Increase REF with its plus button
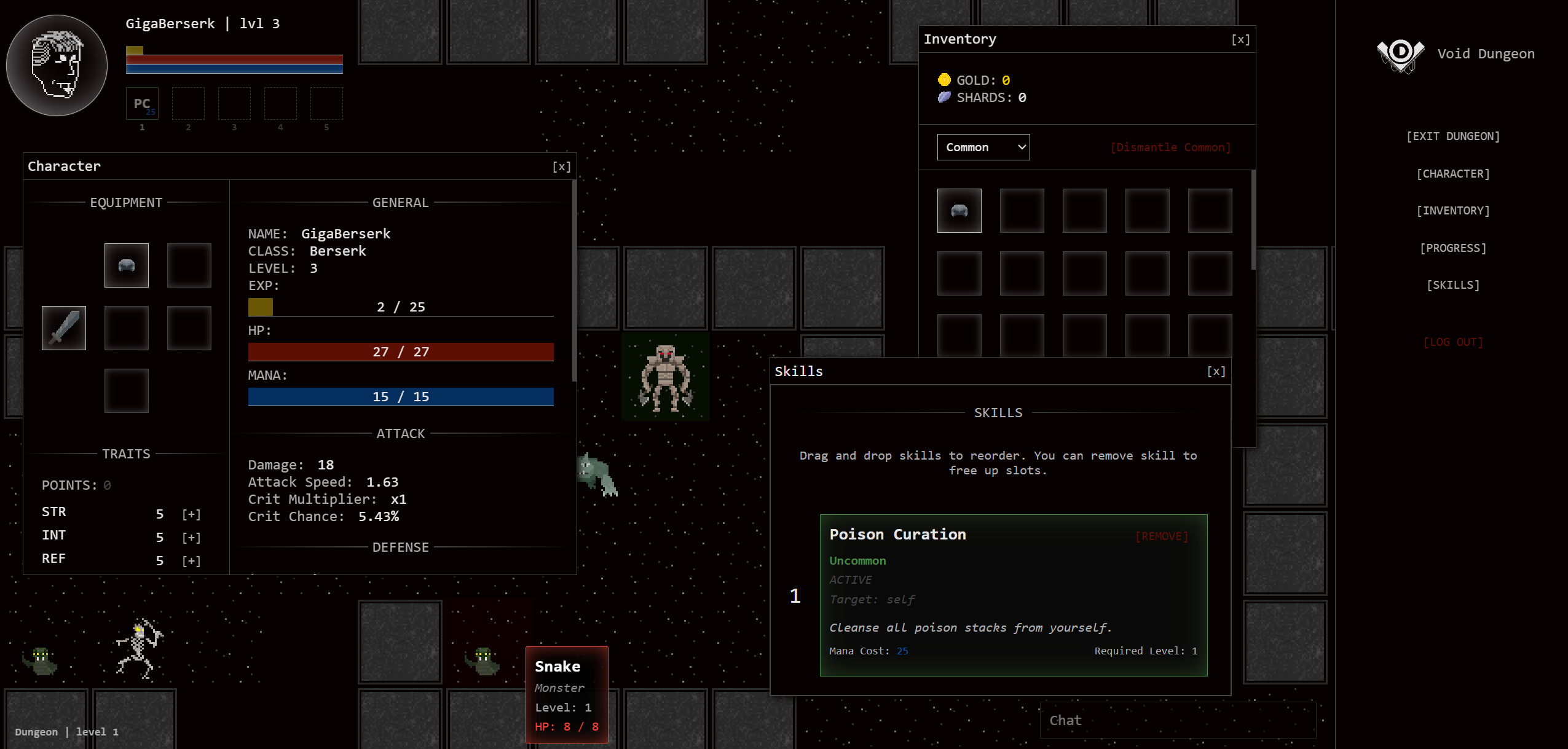This screenshot has width=1568, height=749. [191, 560]
